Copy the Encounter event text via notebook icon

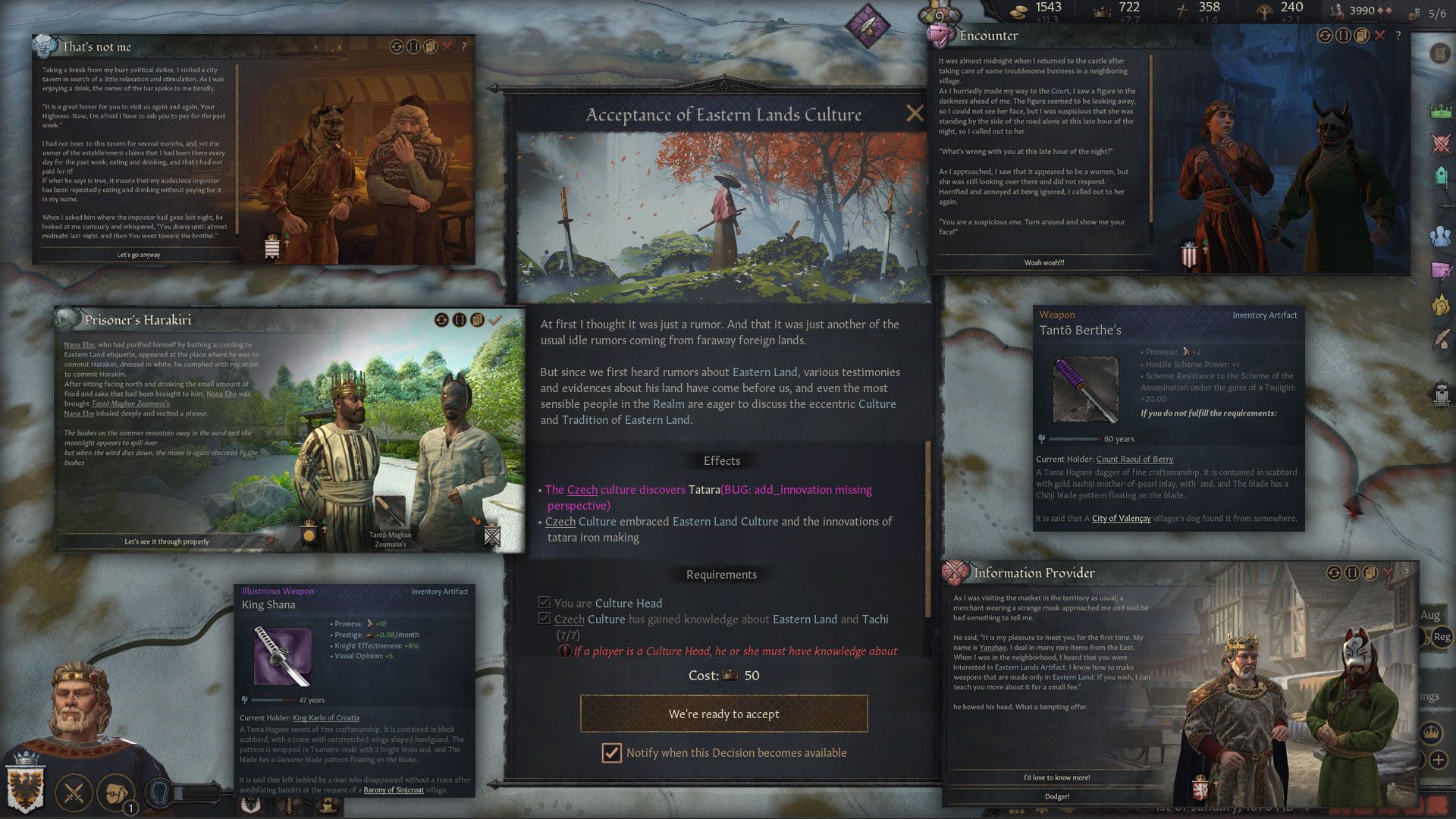(1363, 35)
